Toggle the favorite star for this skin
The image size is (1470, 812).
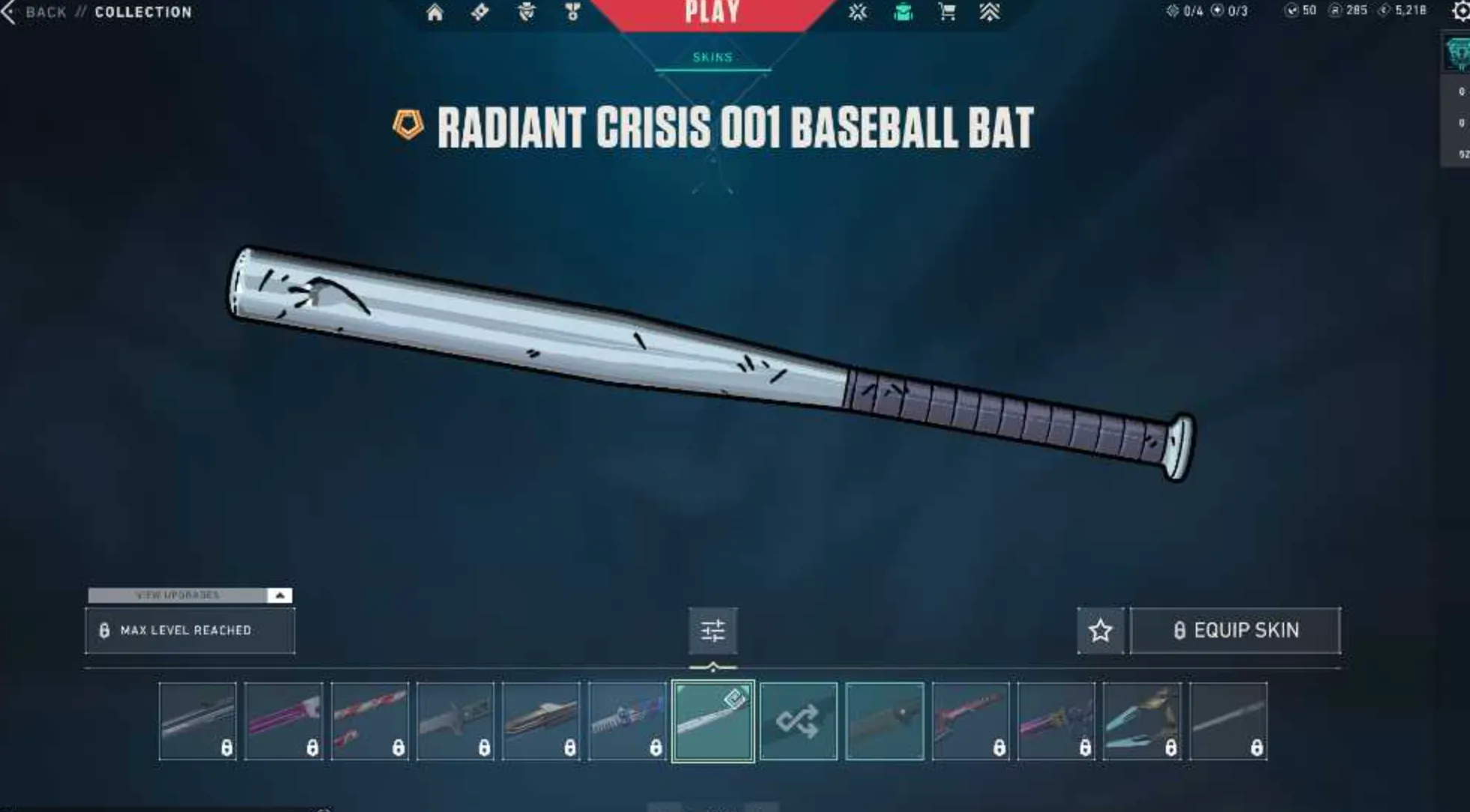tap(1100, 630)
